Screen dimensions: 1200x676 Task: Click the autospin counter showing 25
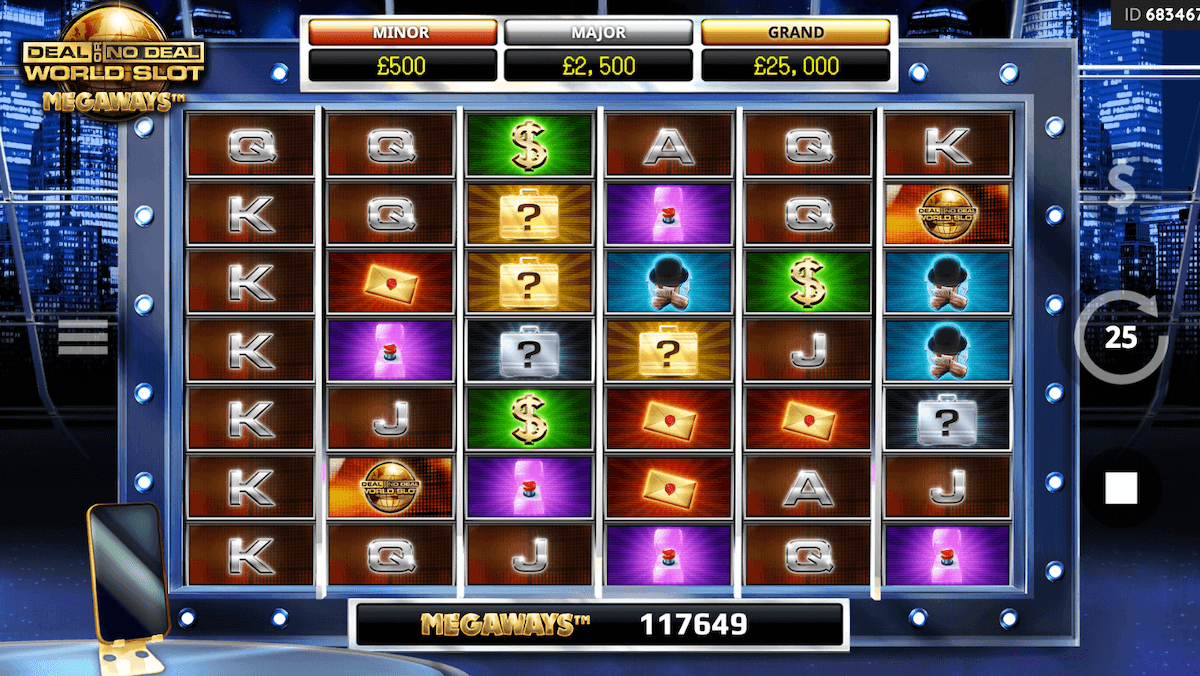pos(1121,338)
